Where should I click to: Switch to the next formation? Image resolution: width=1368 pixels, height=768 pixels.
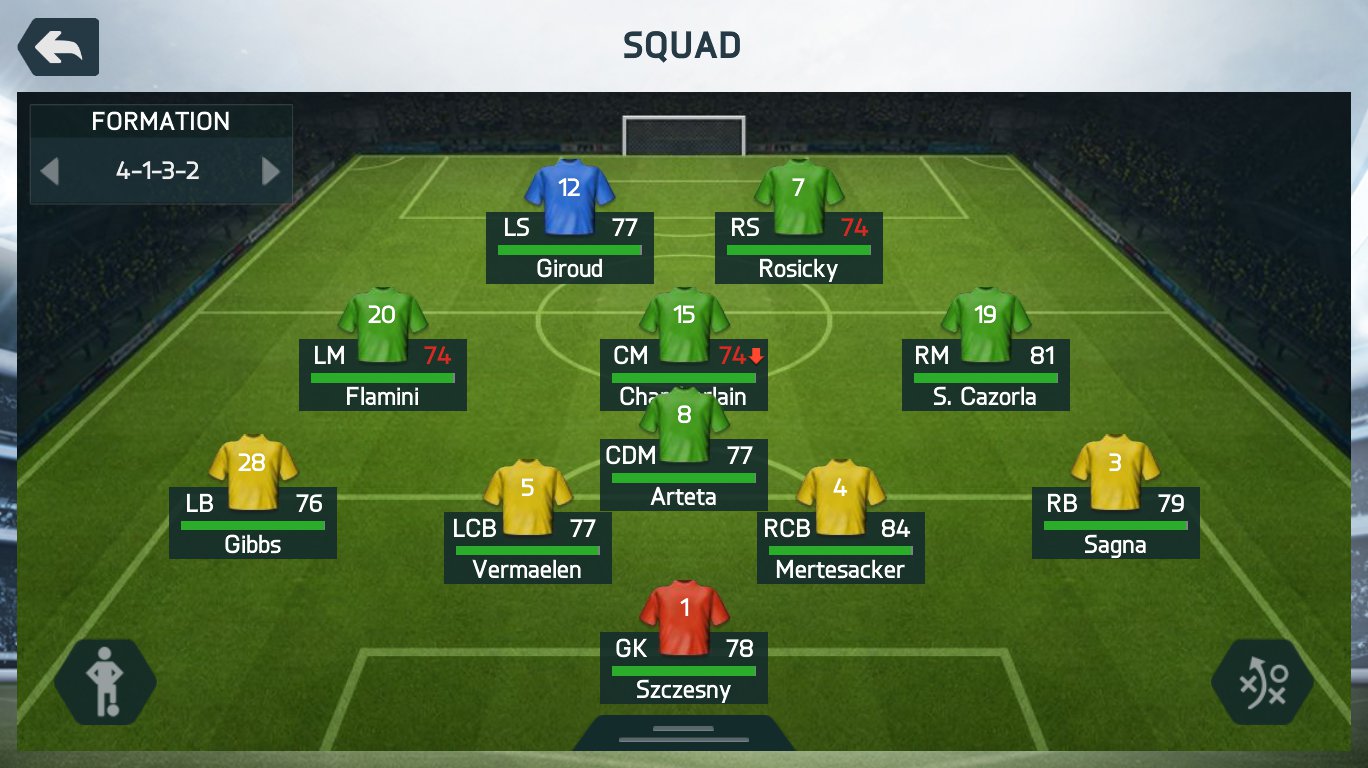271,171
